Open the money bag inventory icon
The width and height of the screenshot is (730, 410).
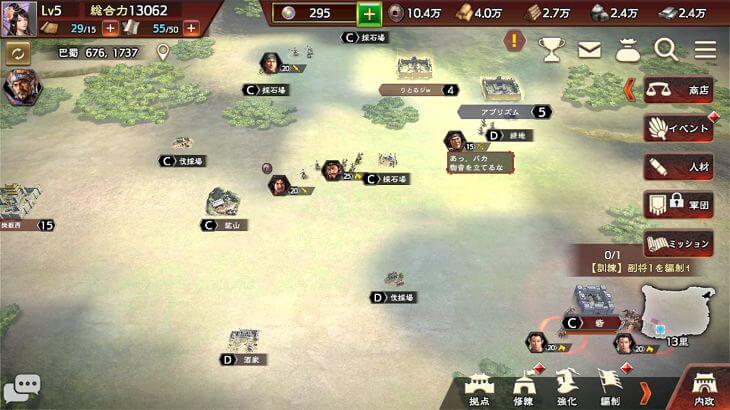(628, 47)
